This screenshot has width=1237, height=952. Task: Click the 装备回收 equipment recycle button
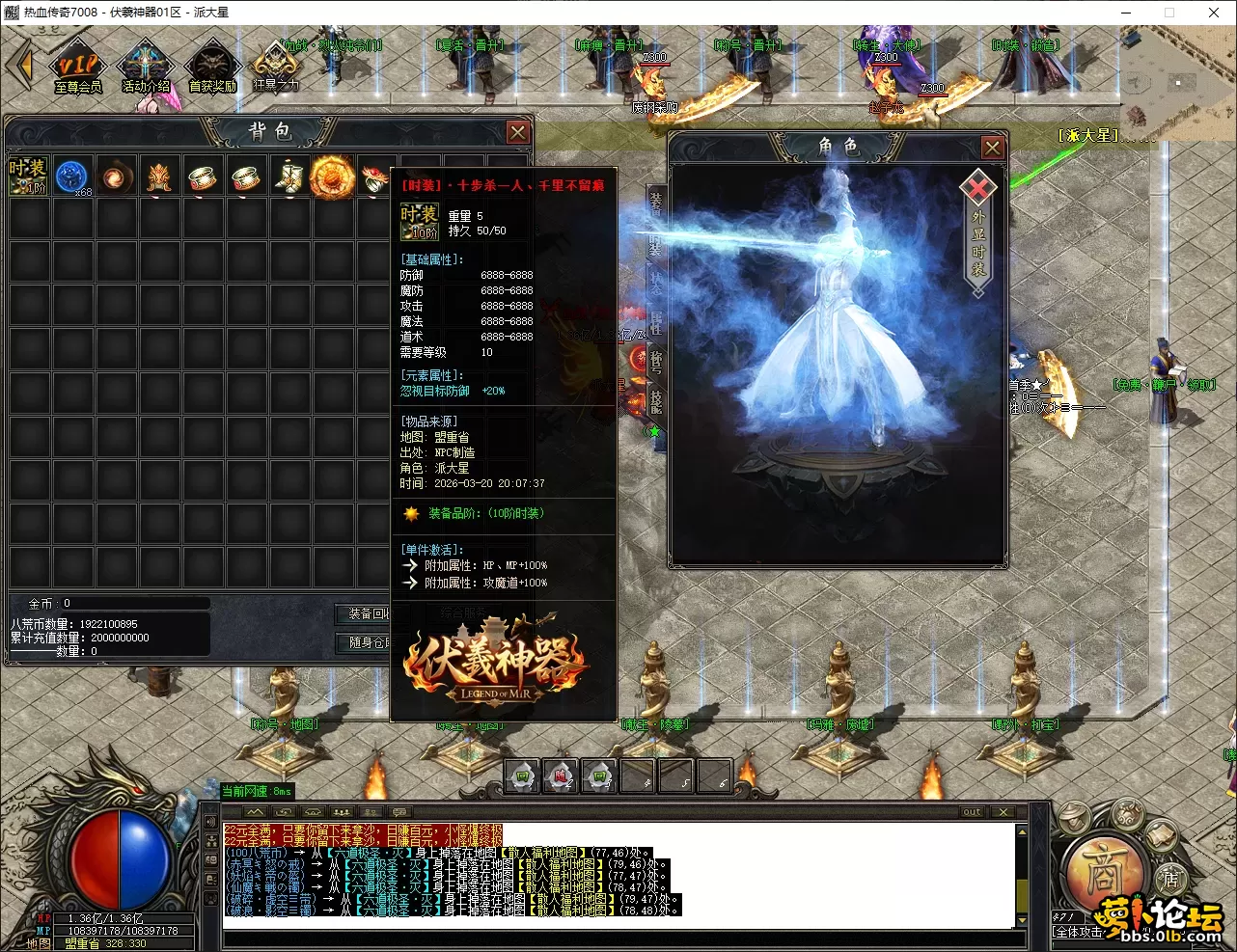pos(367,614)
